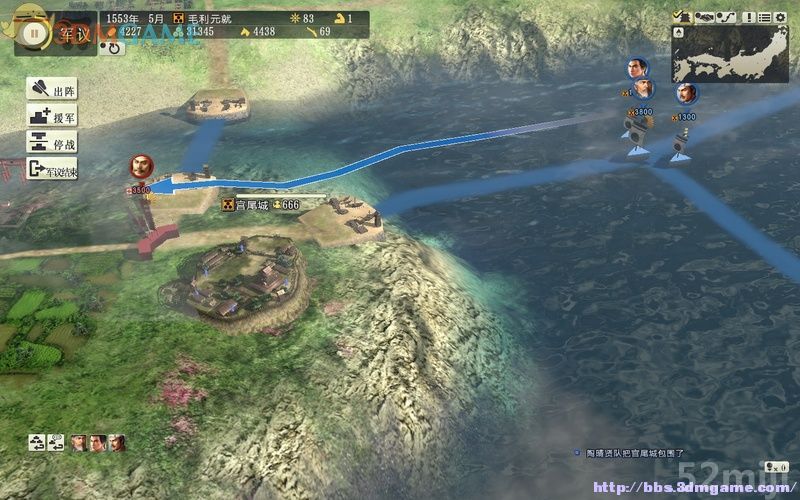Select the red-framed enemy commander portrait
This screenshot has height=500, width=800.
(x=142, y=166)
